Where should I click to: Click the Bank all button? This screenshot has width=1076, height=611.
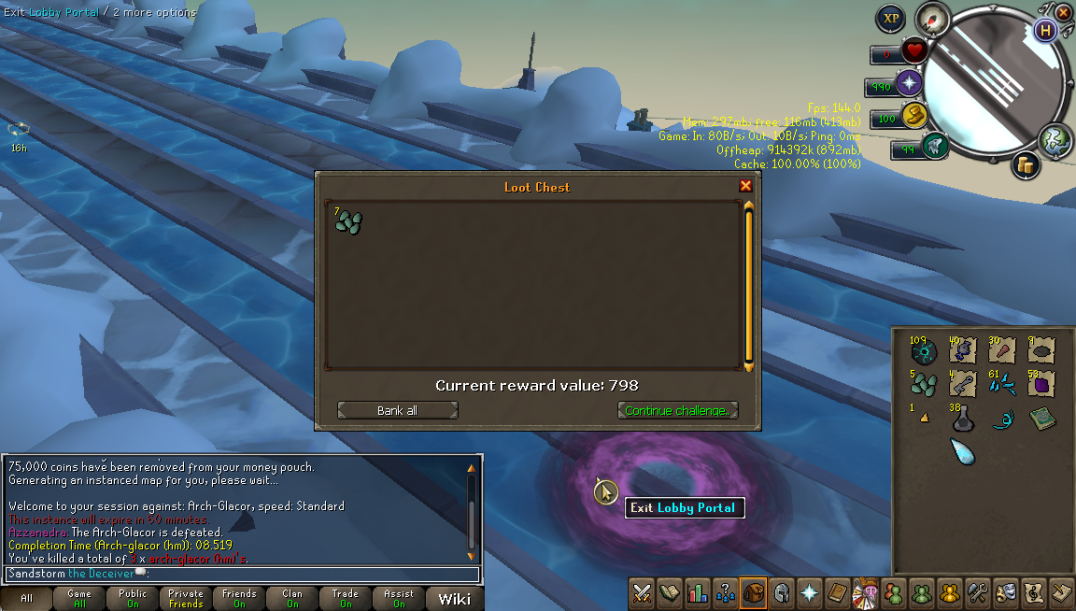tap(397, 410)
